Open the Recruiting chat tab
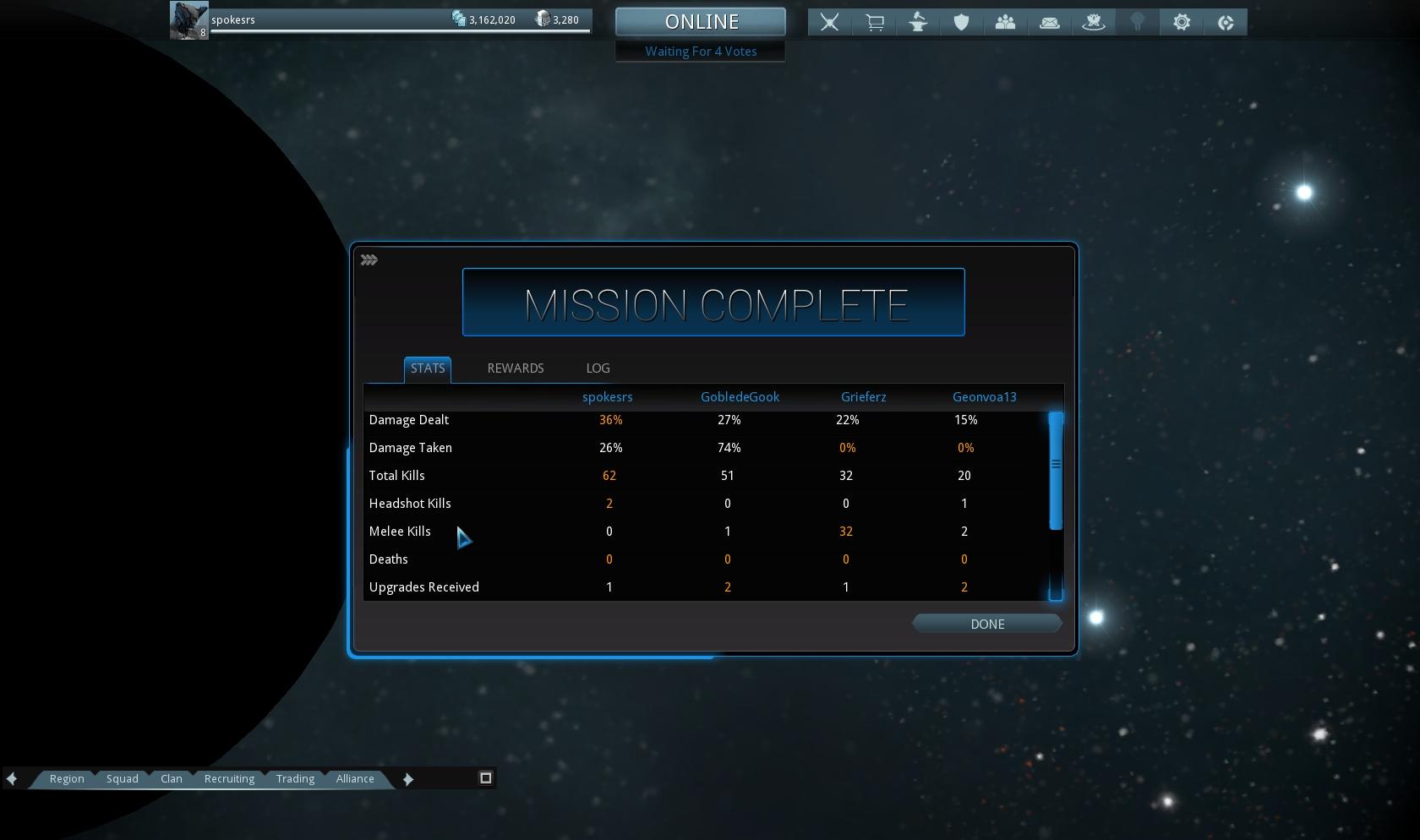Viewport: 1420px width, 840px height. 229,778
